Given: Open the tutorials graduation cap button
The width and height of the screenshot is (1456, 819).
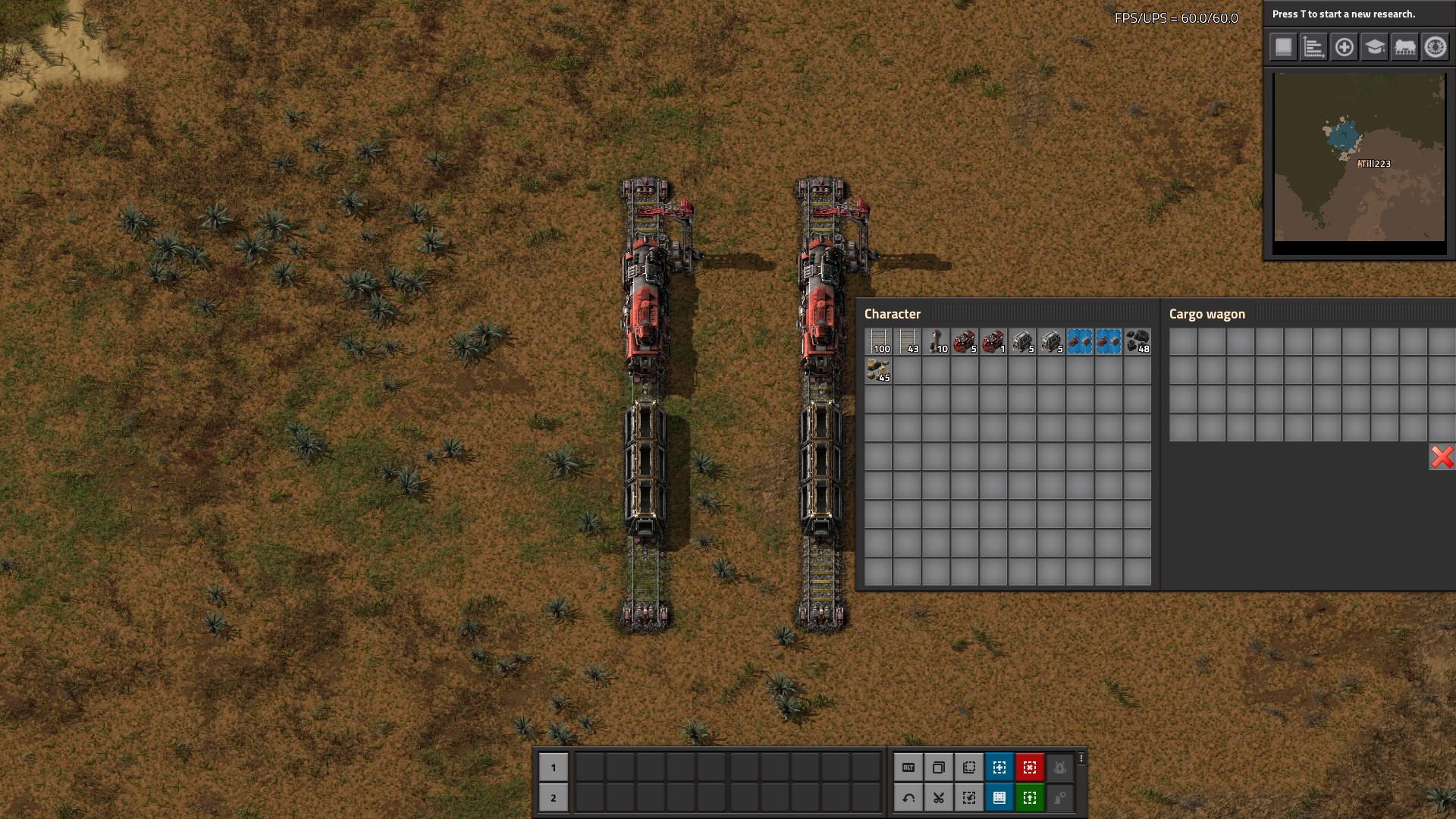Looking at the screenshot, I should (1374, 47).
